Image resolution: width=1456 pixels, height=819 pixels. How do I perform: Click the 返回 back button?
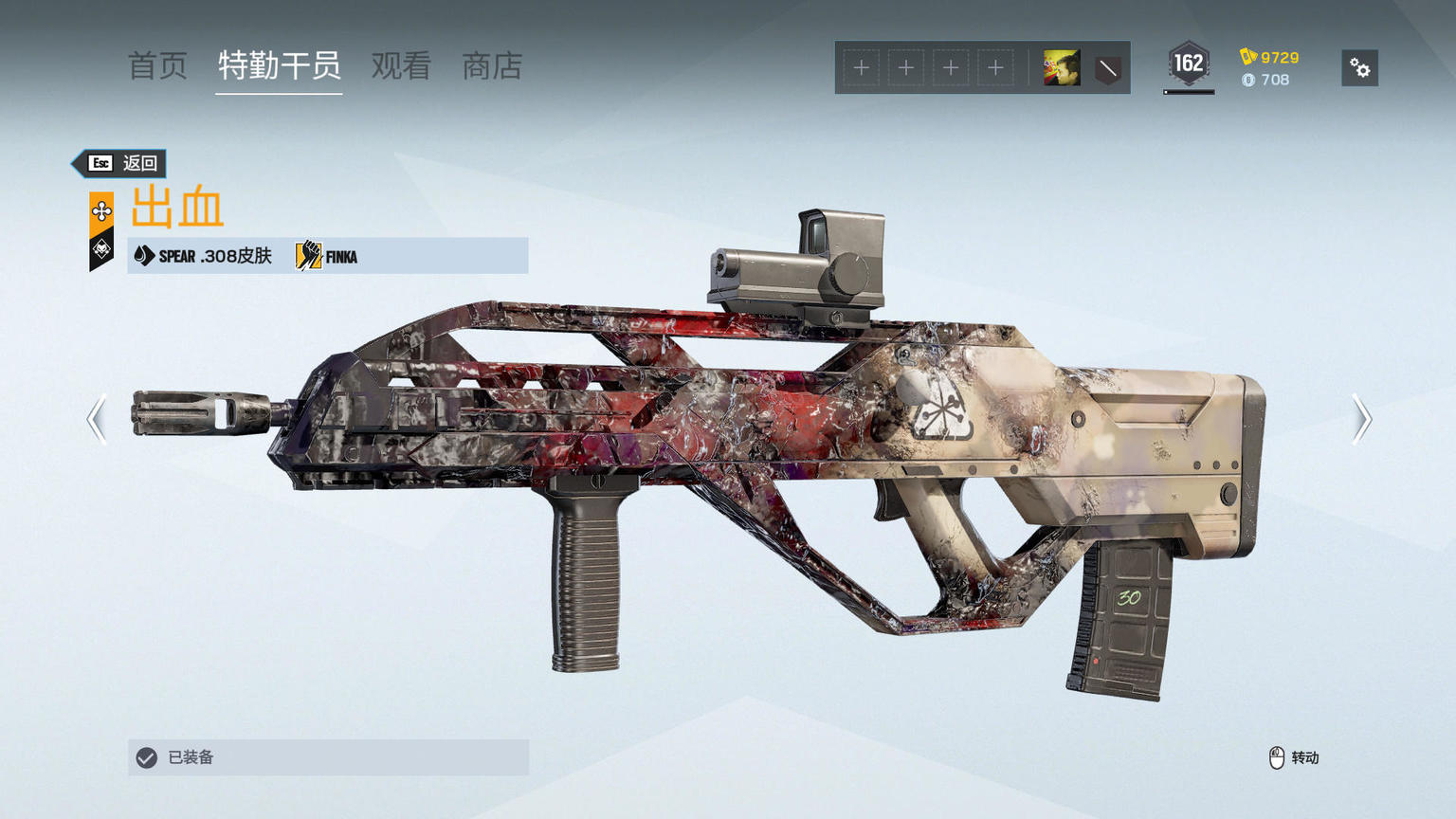point(121,163)
